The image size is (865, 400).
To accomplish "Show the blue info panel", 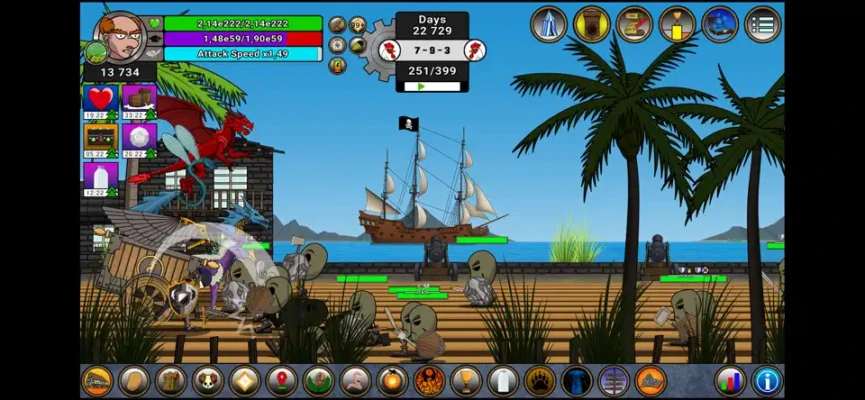I will click(767, 381).
